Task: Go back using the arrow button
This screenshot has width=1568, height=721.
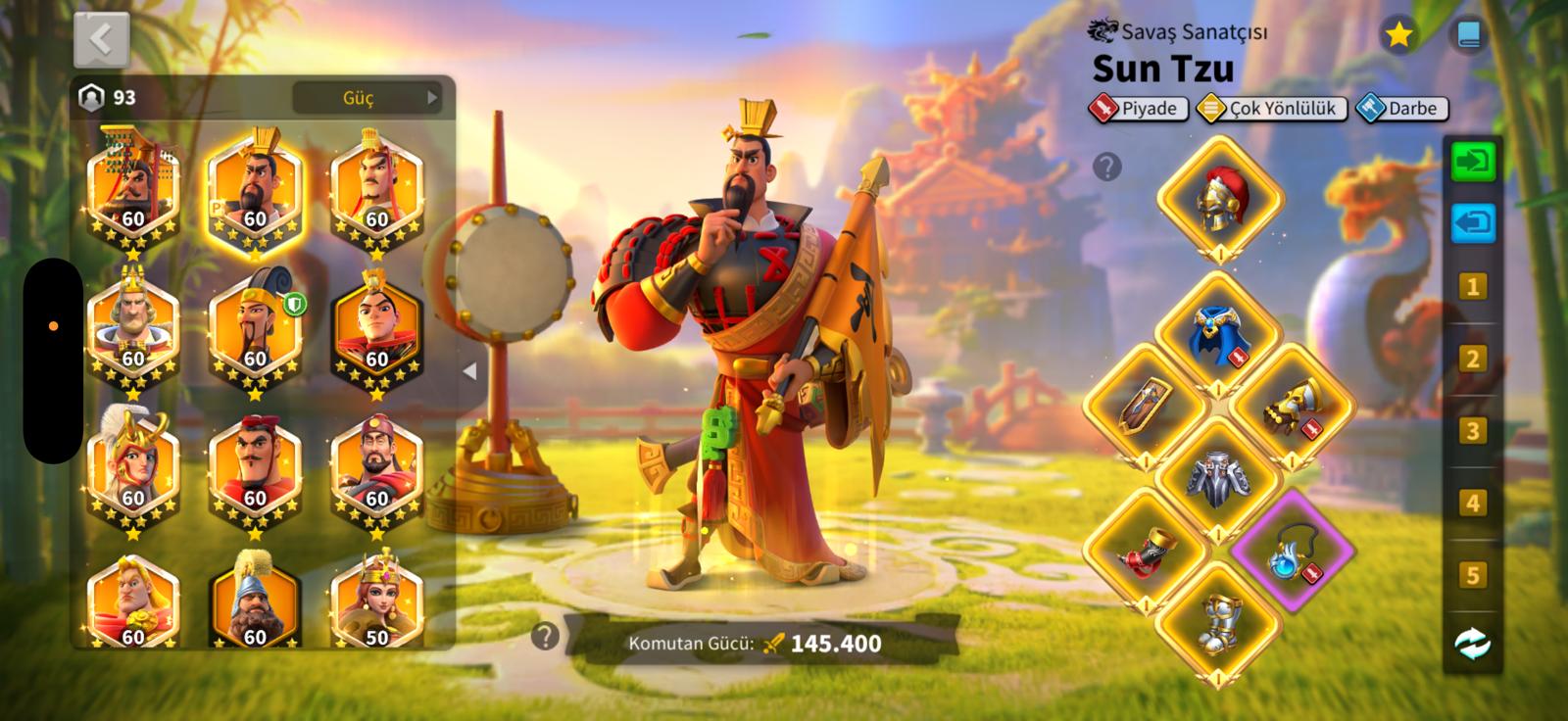Action: (101, 39)
